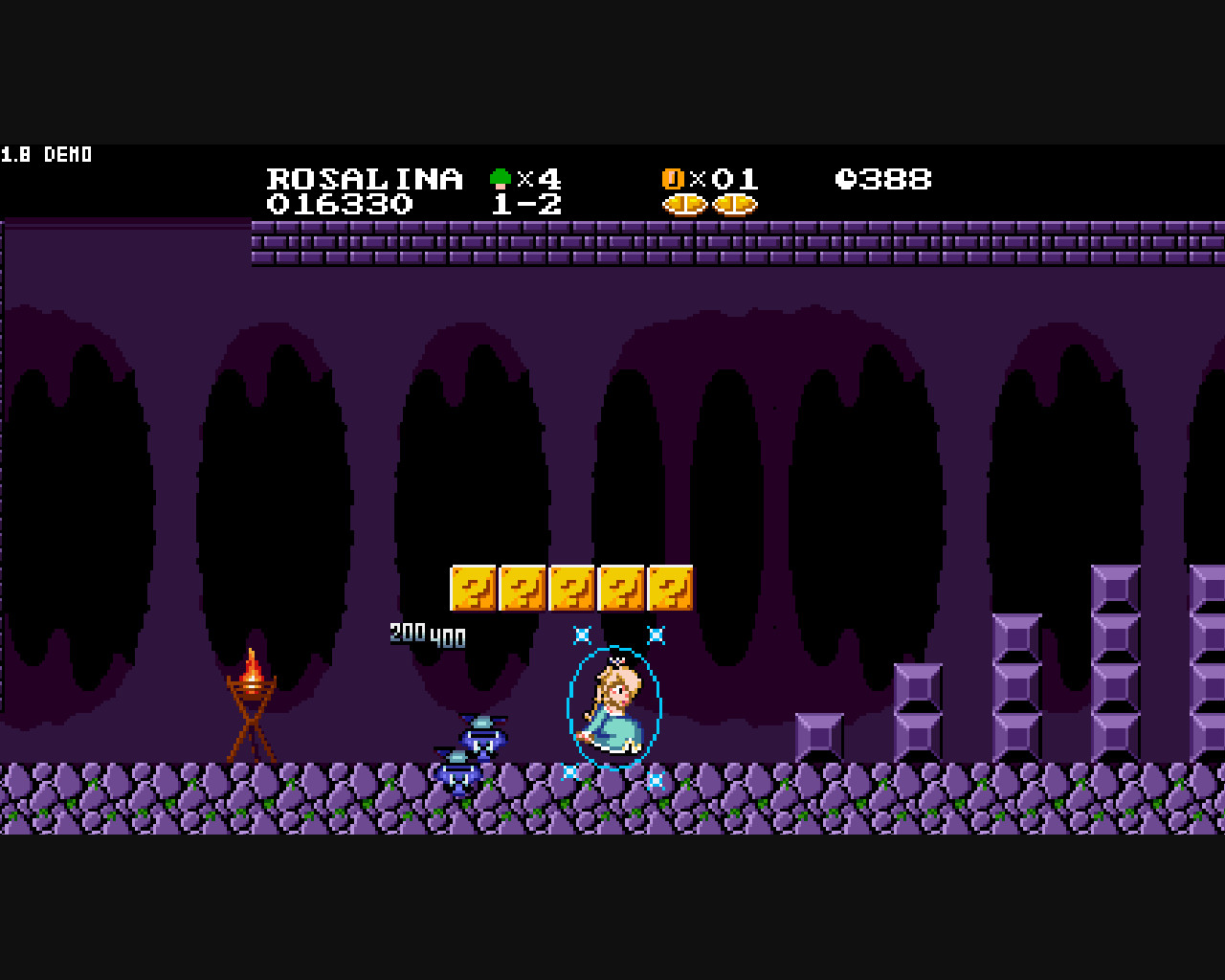The image size is (1225, 980).
Task: Click the level indicator 1-2
Action: [x=527, y=203]
